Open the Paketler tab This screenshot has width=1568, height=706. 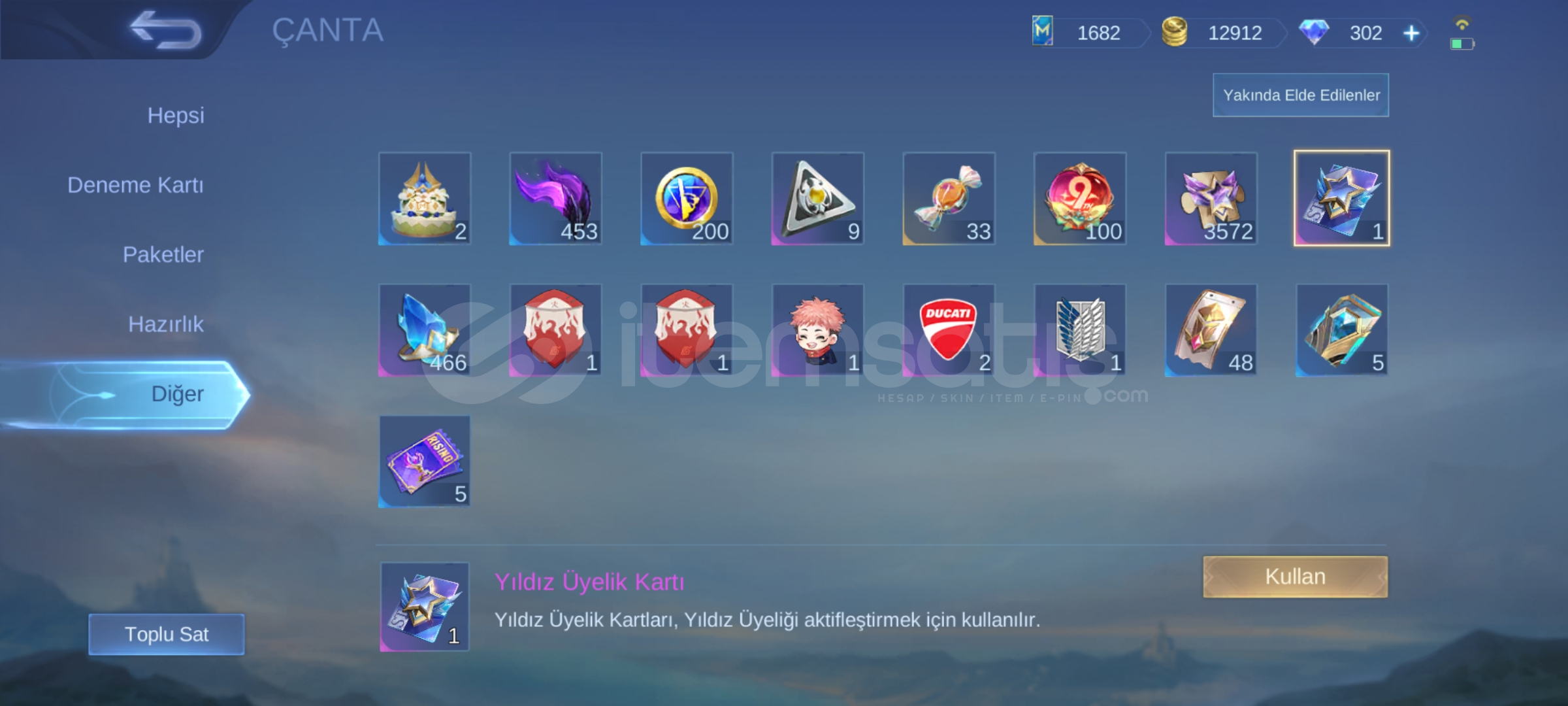(x=165, y=254)
